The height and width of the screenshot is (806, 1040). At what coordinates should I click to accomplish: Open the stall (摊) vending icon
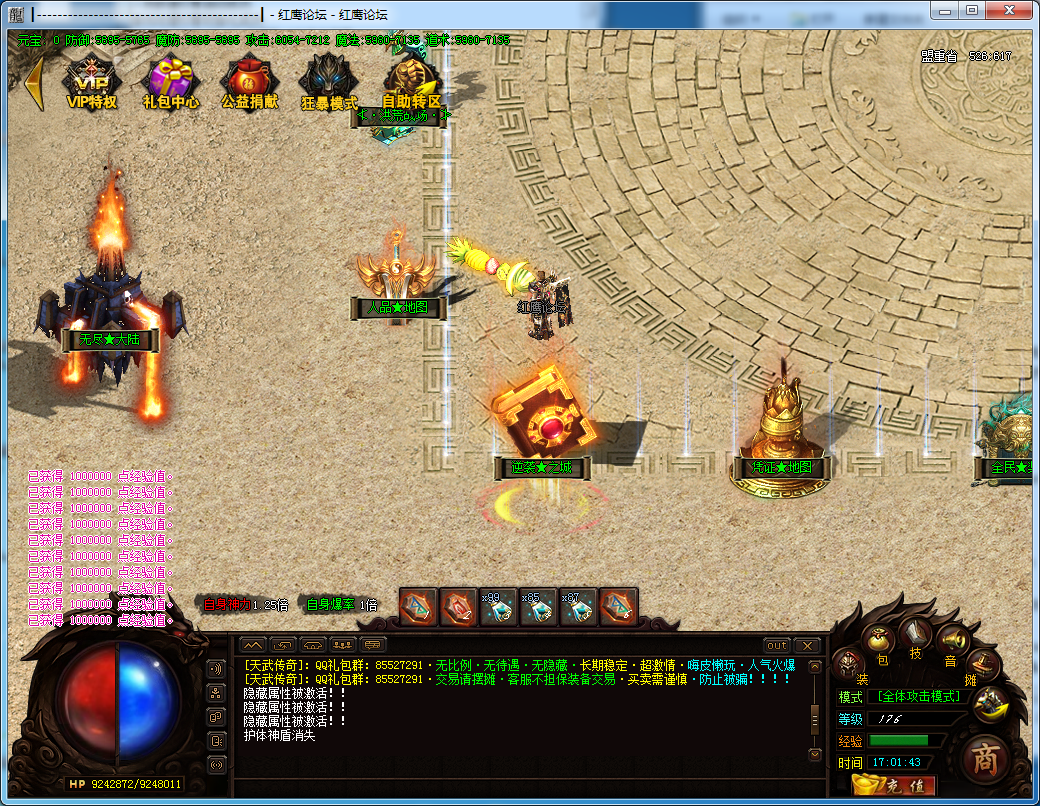click(984, 663)
